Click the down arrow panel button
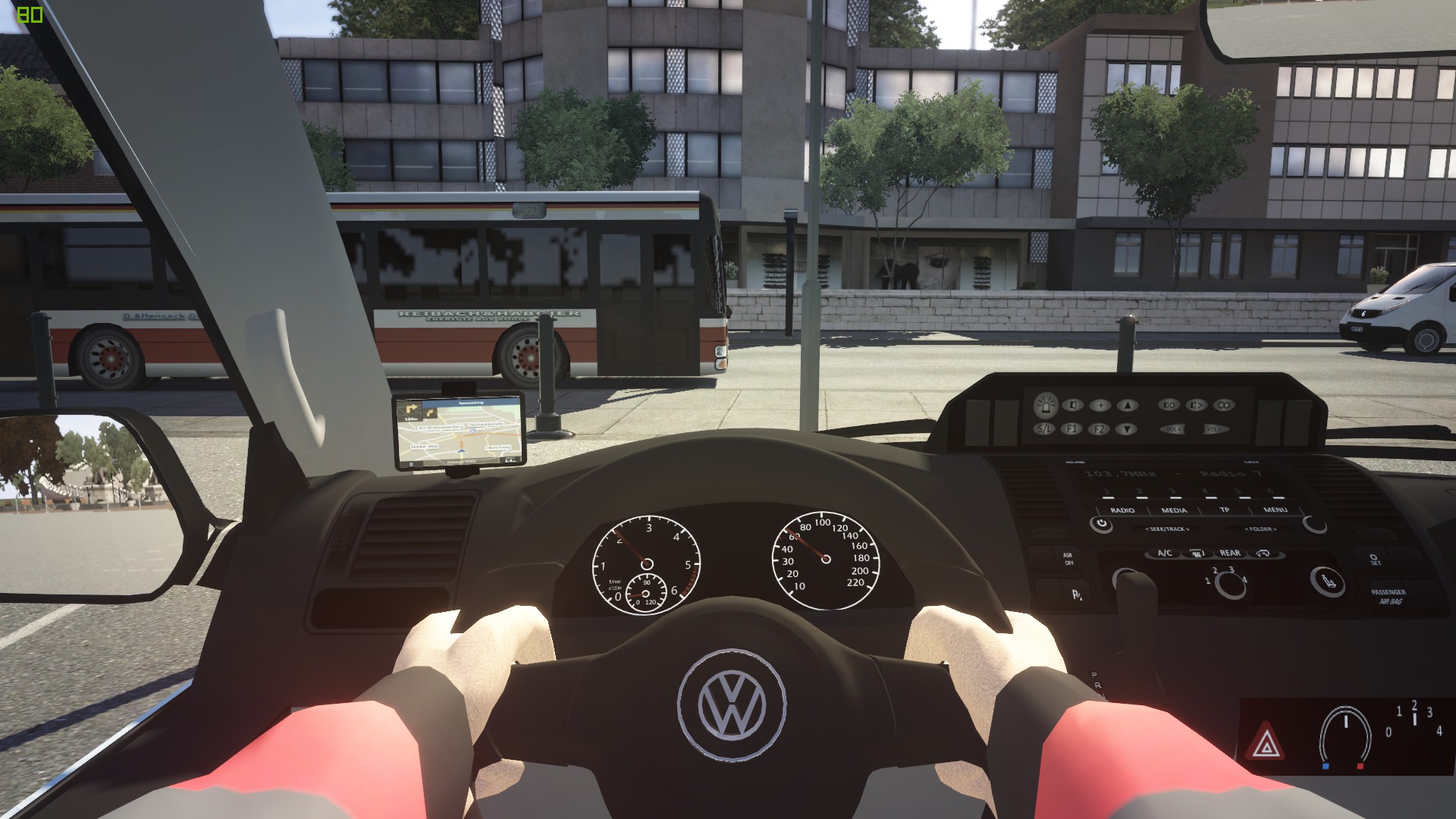 (x=1128, y=429)
